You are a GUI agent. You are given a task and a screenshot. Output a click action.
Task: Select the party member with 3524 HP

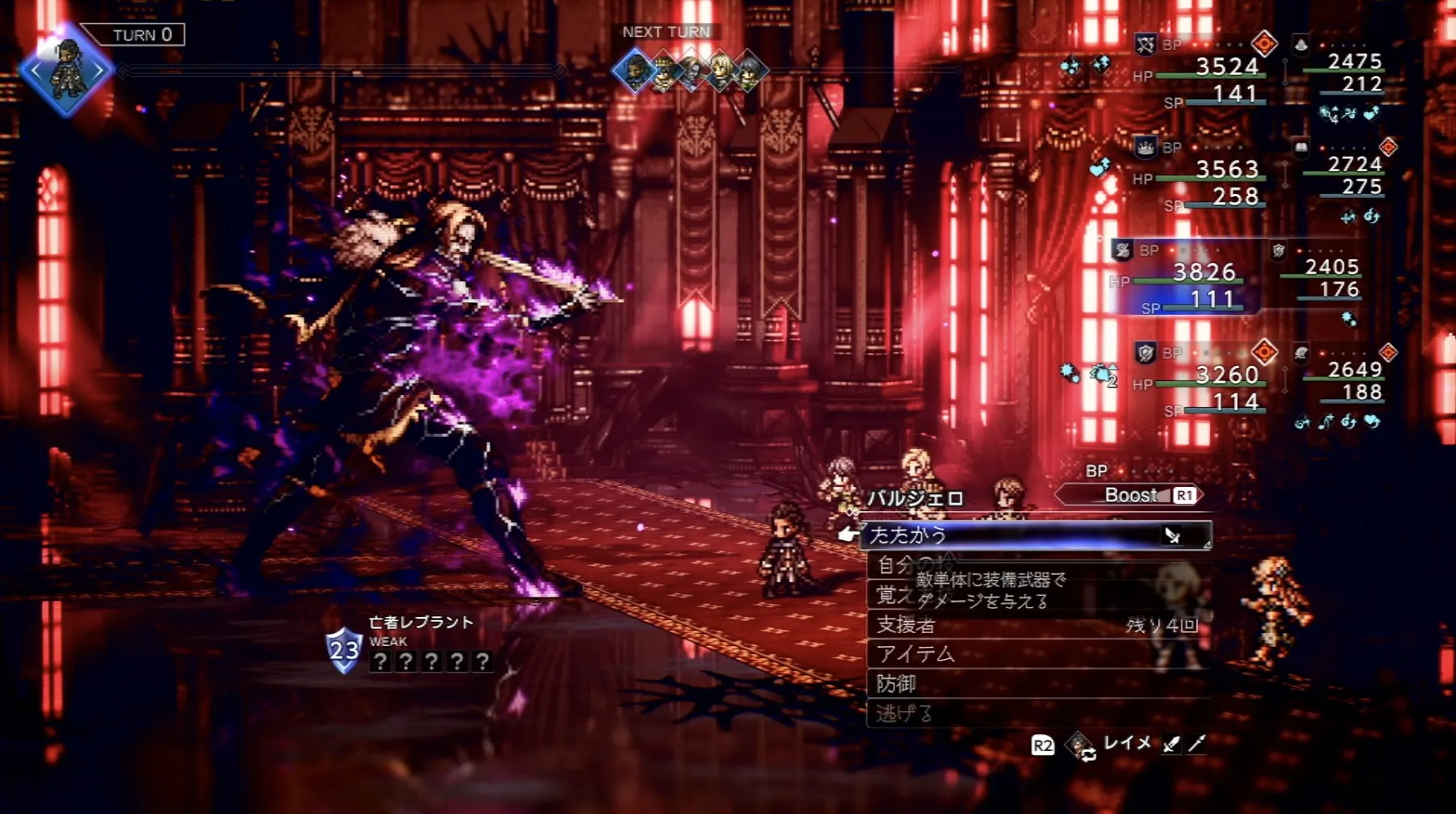coord(1227,66)
